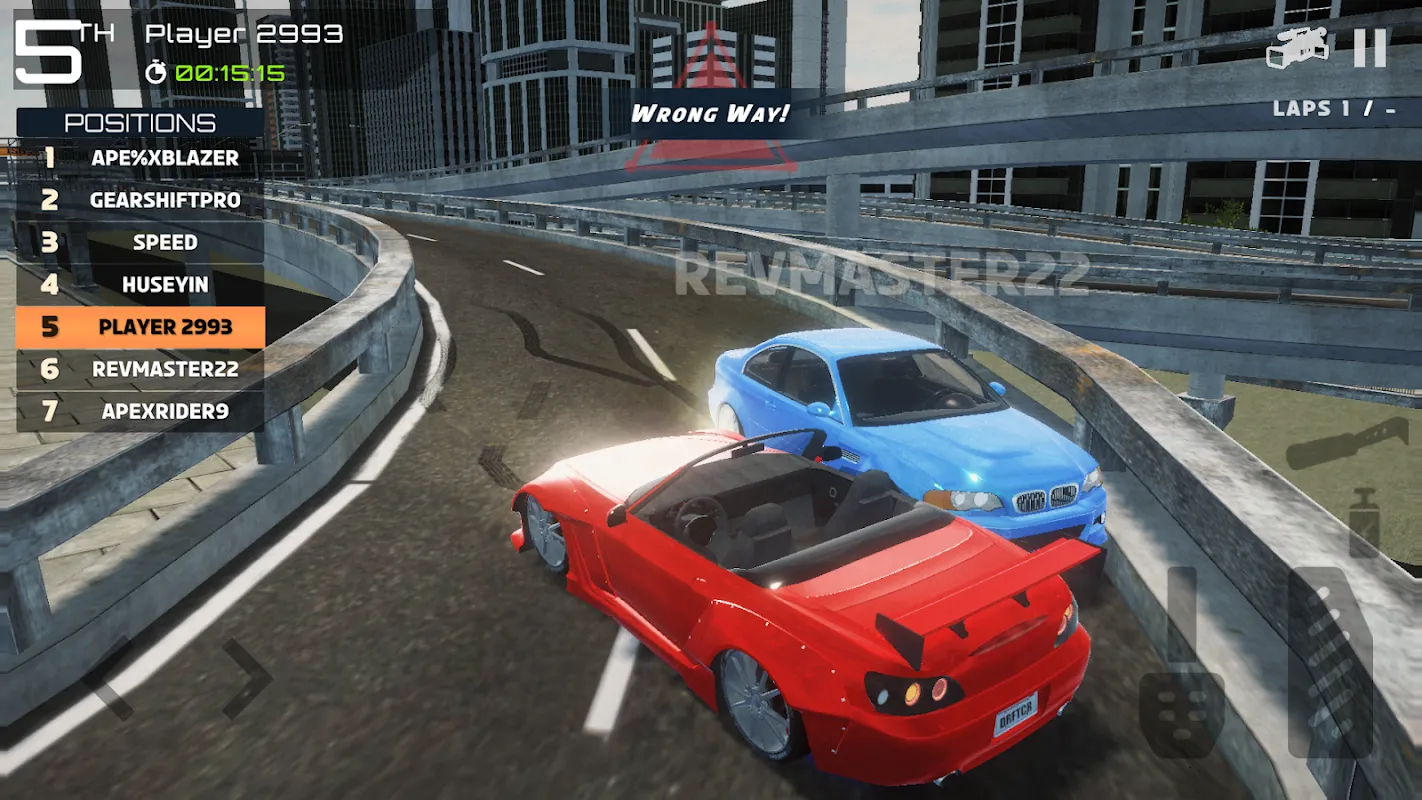
Task: Steer right with the right arrow
Action: pyautogui.click(x=246, y=679)
